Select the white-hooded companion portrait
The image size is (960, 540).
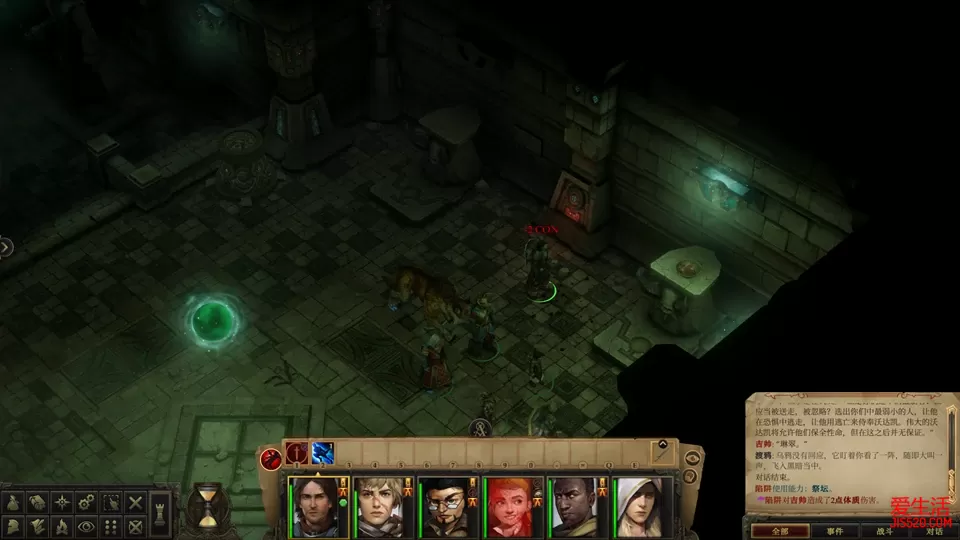(x=642, y=506)
